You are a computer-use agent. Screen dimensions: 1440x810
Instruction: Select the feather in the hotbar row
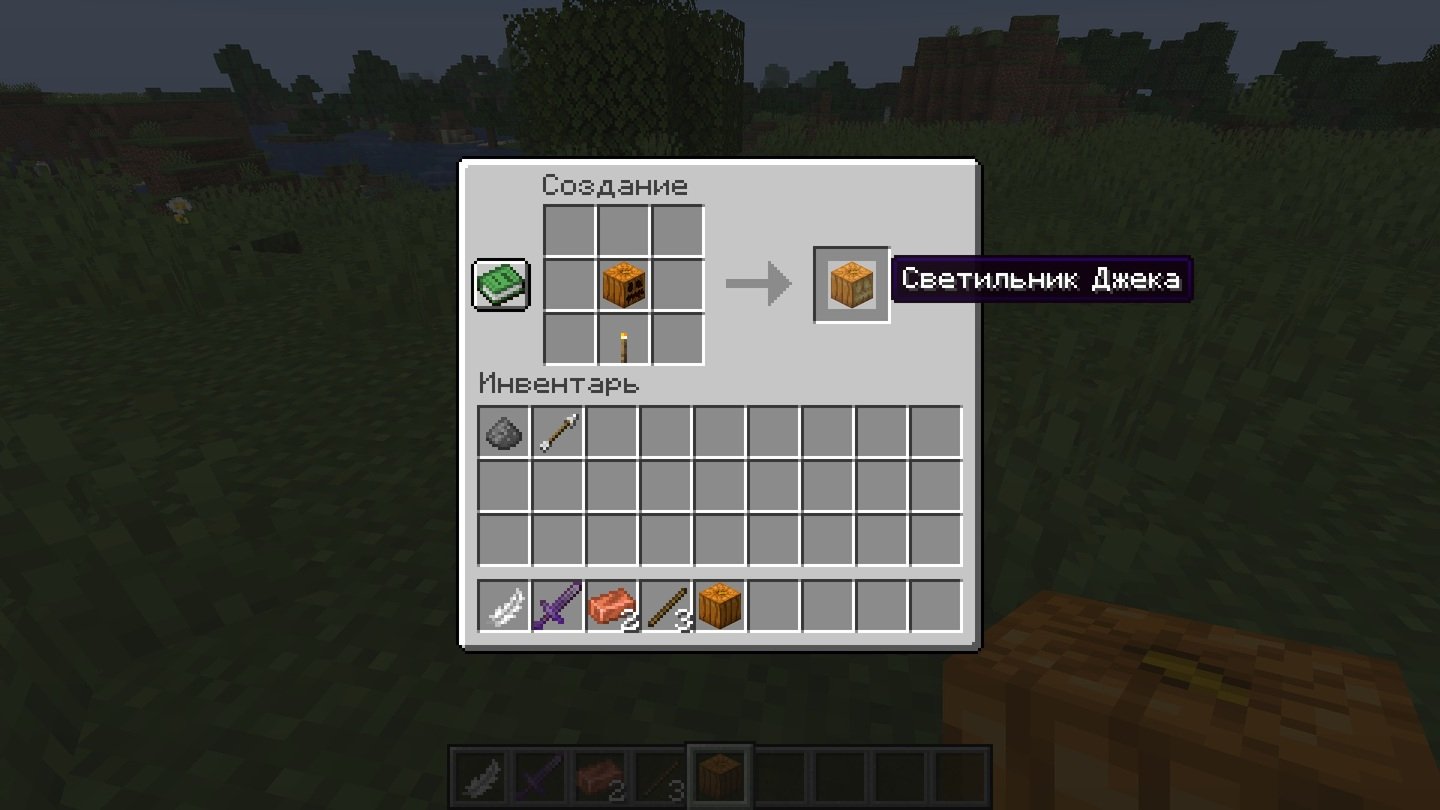pyautogui.click(x=504, y=607)
